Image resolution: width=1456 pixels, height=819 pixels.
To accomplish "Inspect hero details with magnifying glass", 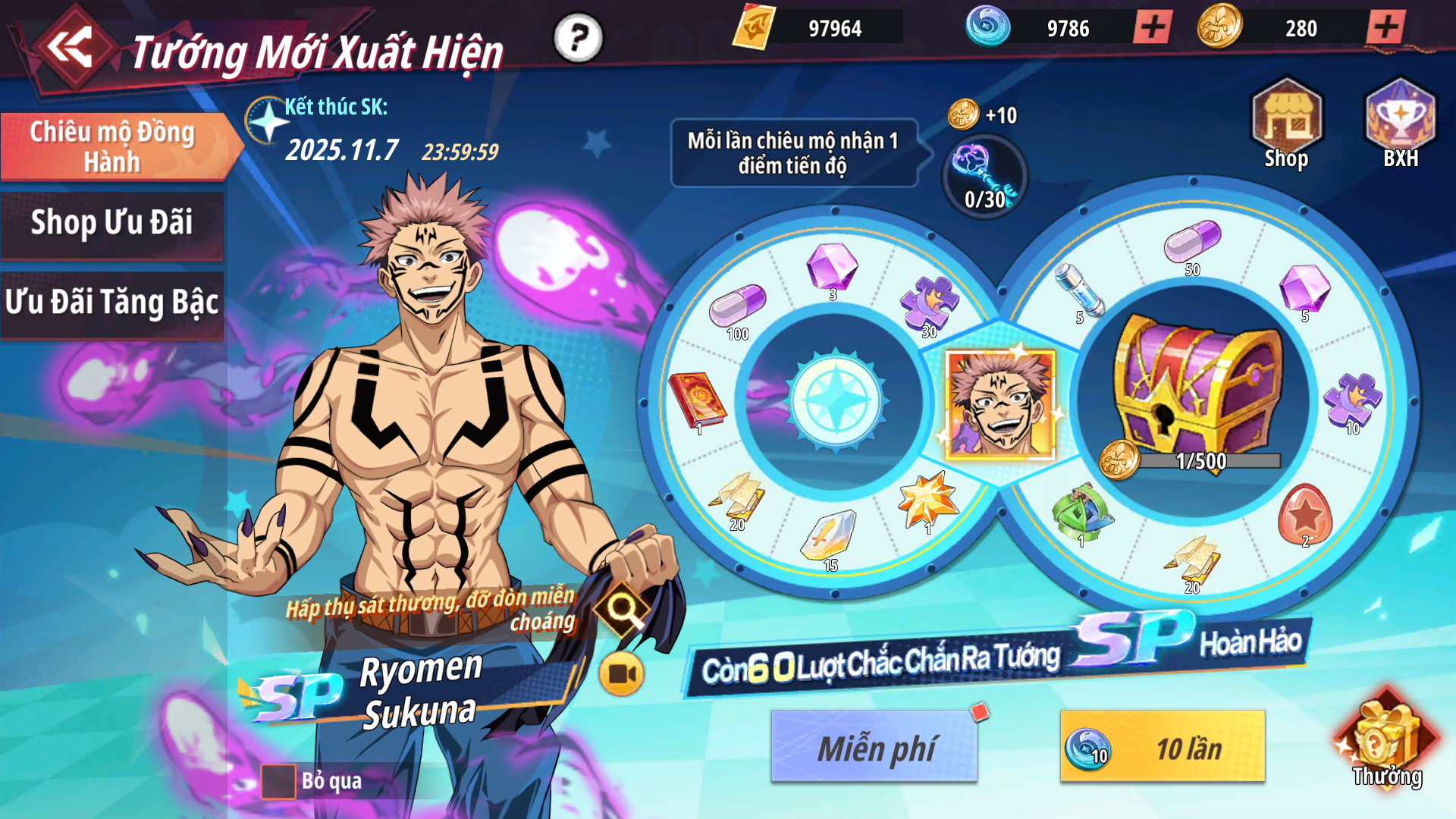I will (622, 608).
